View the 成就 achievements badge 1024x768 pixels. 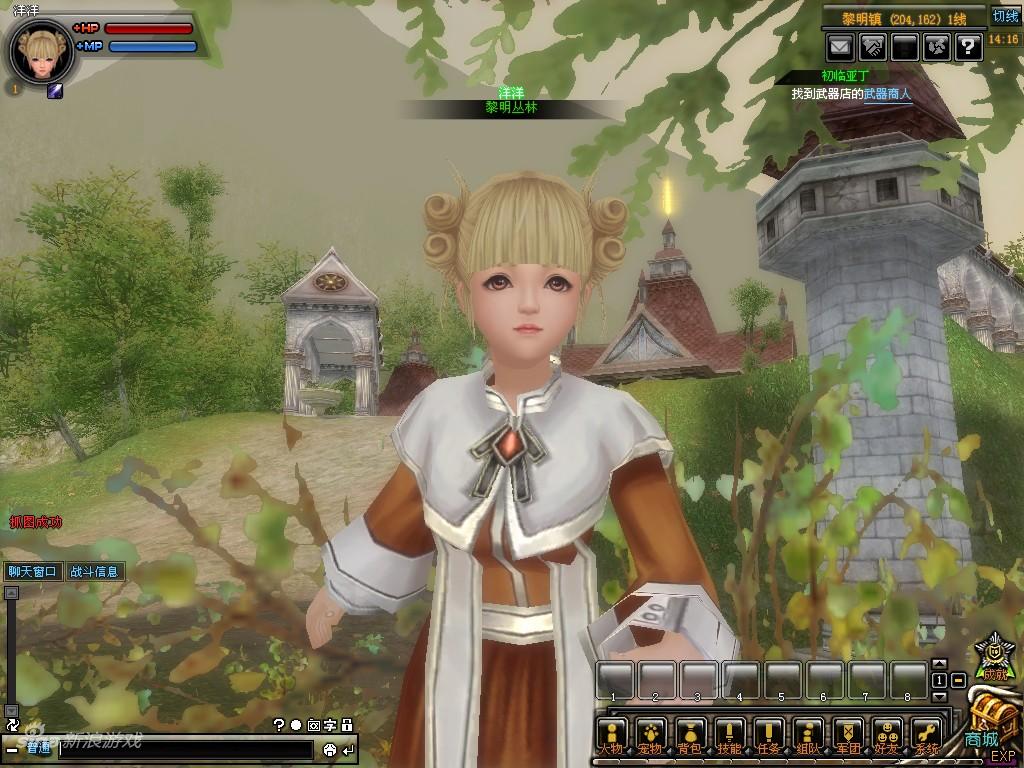tap(993, 657)
